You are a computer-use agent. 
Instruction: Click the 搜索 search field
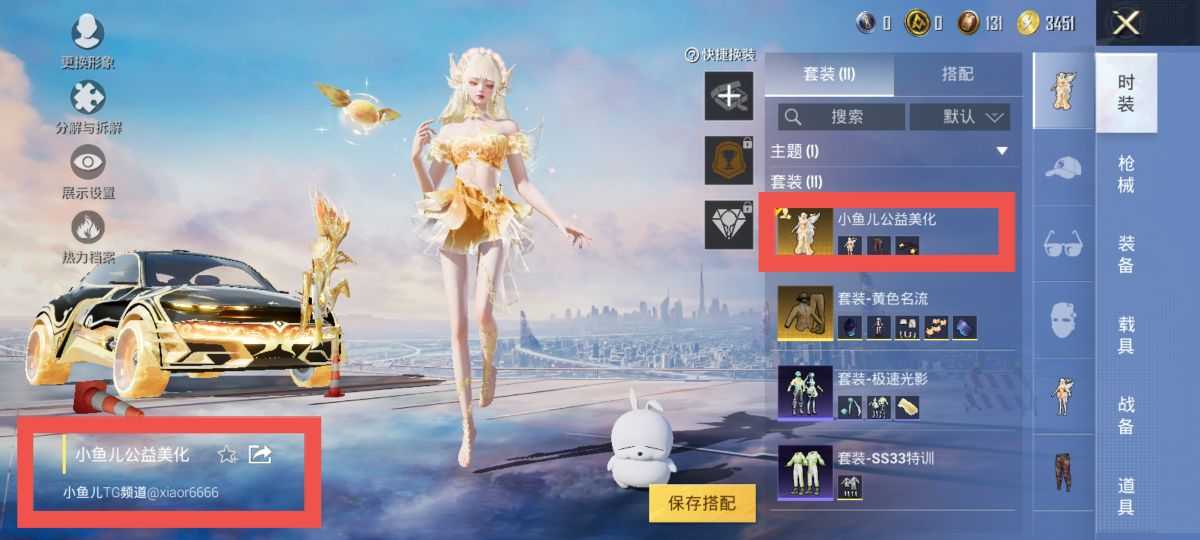(x=841, y=117)
